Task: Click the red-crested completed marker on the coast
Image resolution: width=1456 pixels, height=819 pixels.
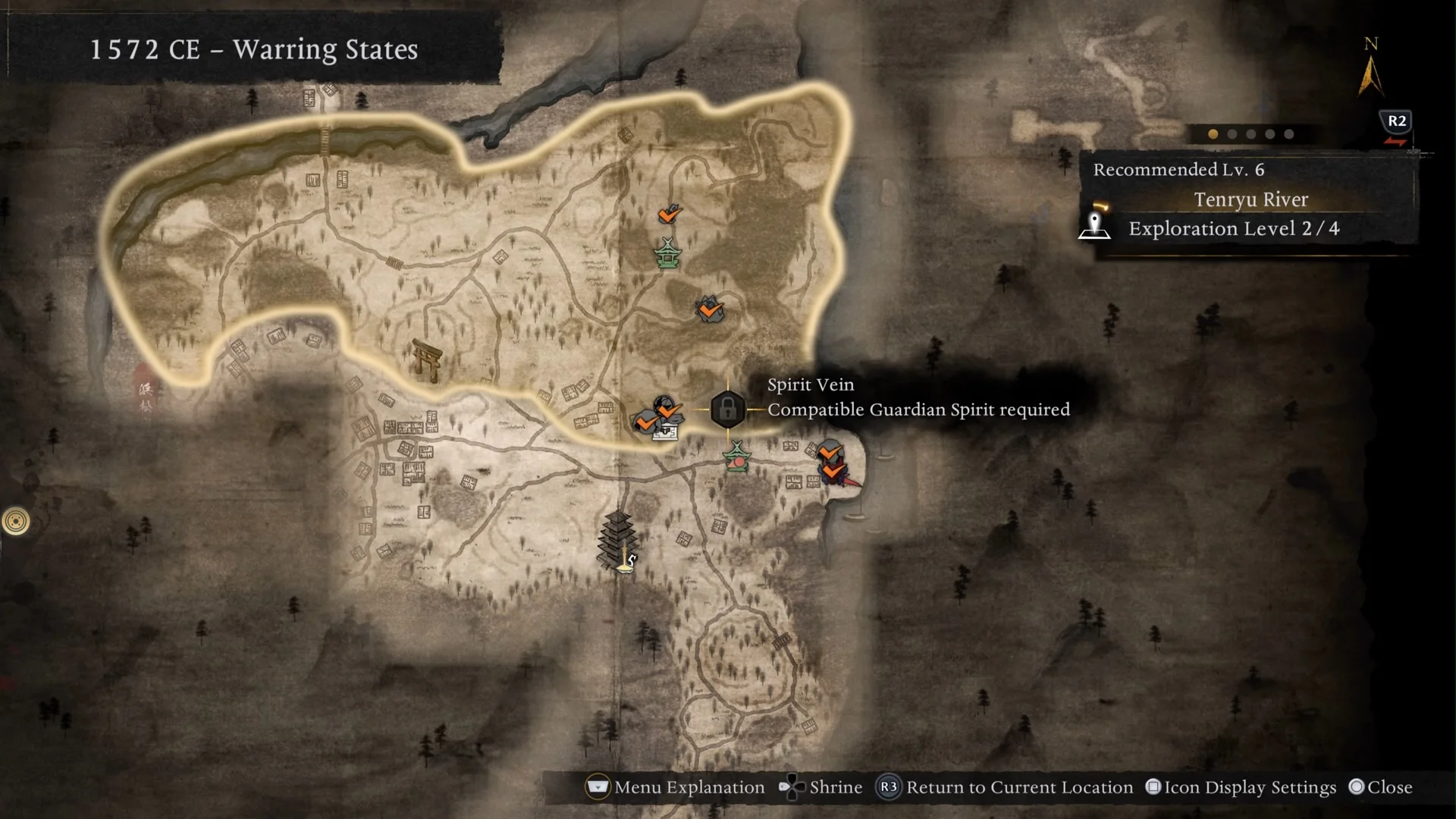Action: (833, 473)
